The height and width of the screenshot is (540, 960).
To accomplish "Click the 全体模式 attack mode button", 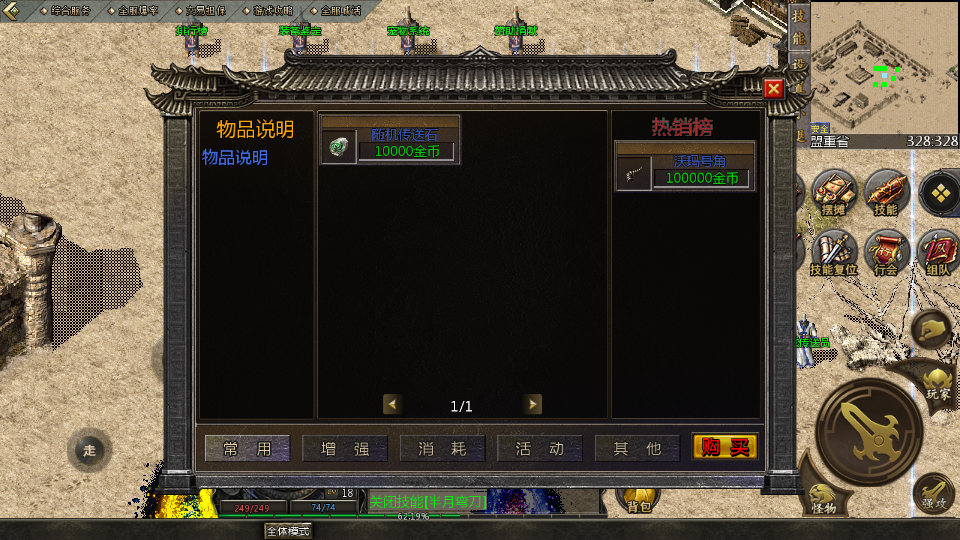I will tap(288, 531).
